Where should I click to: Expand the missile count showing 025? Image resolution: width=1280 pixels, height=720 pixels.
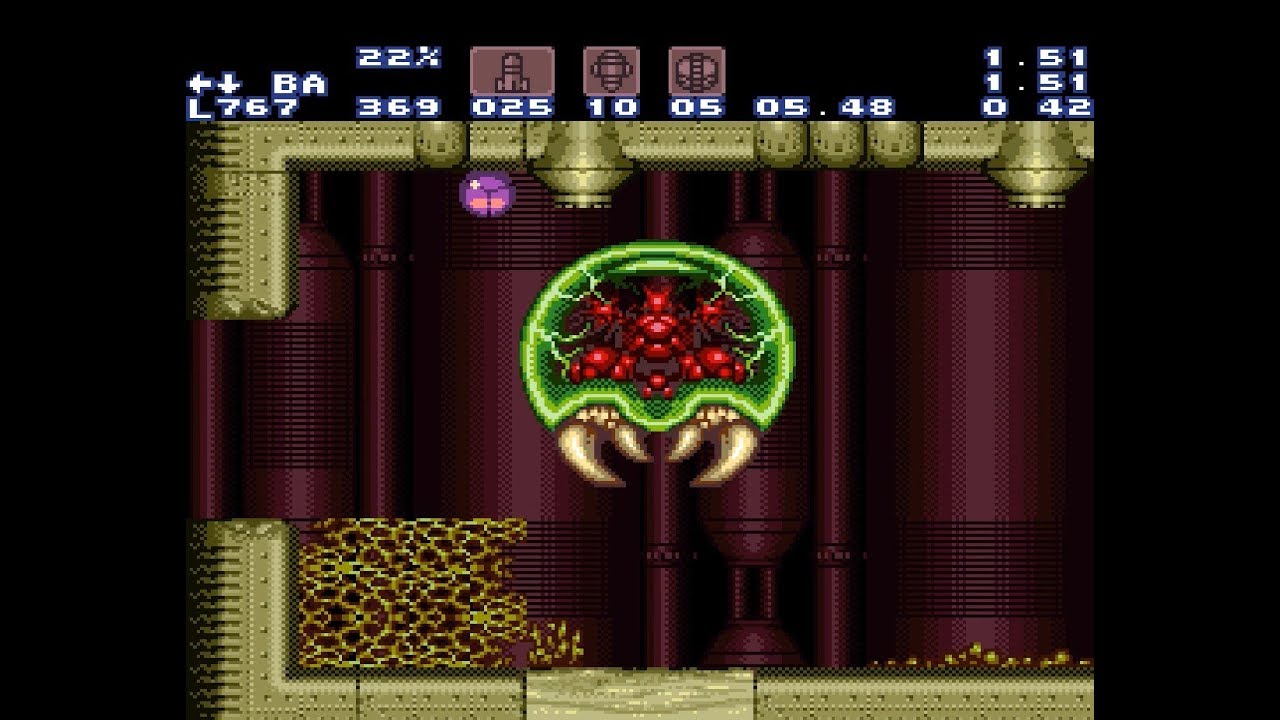tap(512, 108)
